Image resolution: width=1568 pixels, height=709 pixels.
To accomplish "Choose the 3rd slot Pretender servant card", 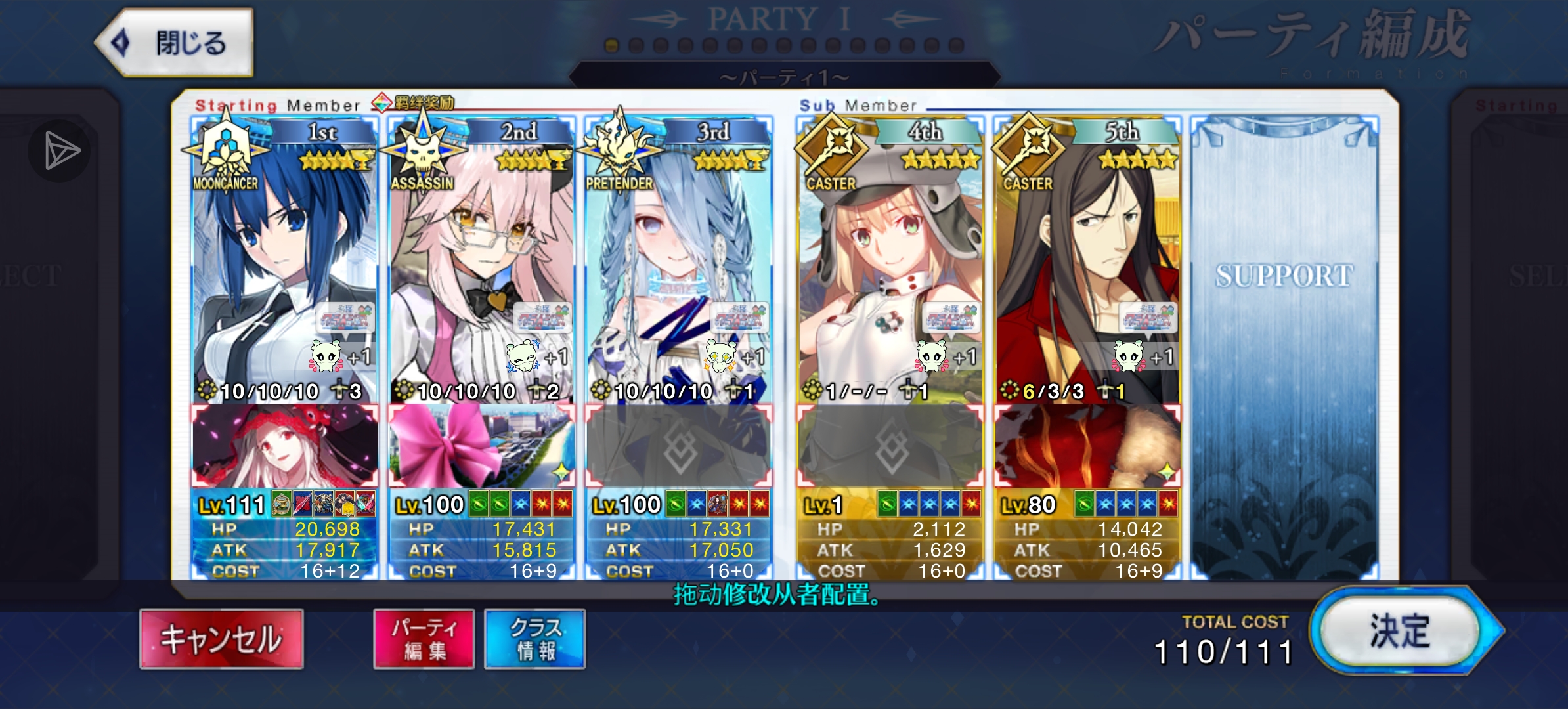I will (678, 263).
